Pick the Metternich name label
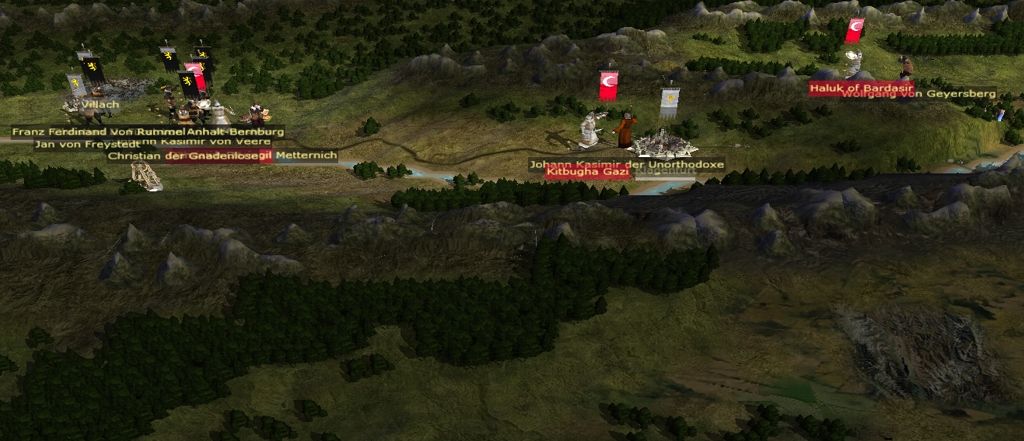 306,156
